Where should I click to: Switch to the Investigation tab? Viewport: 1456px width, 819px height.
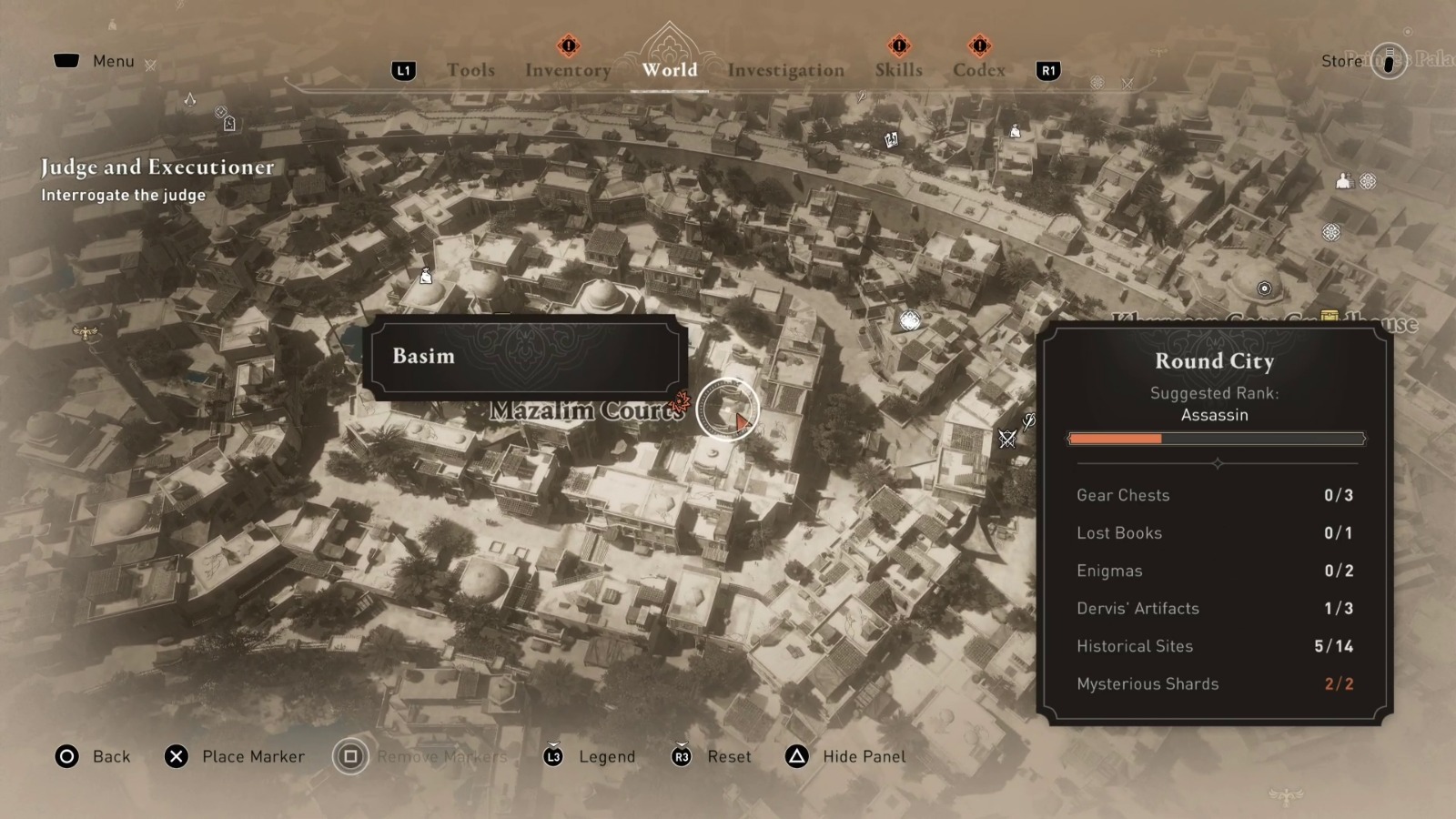[x=786, y=70]
